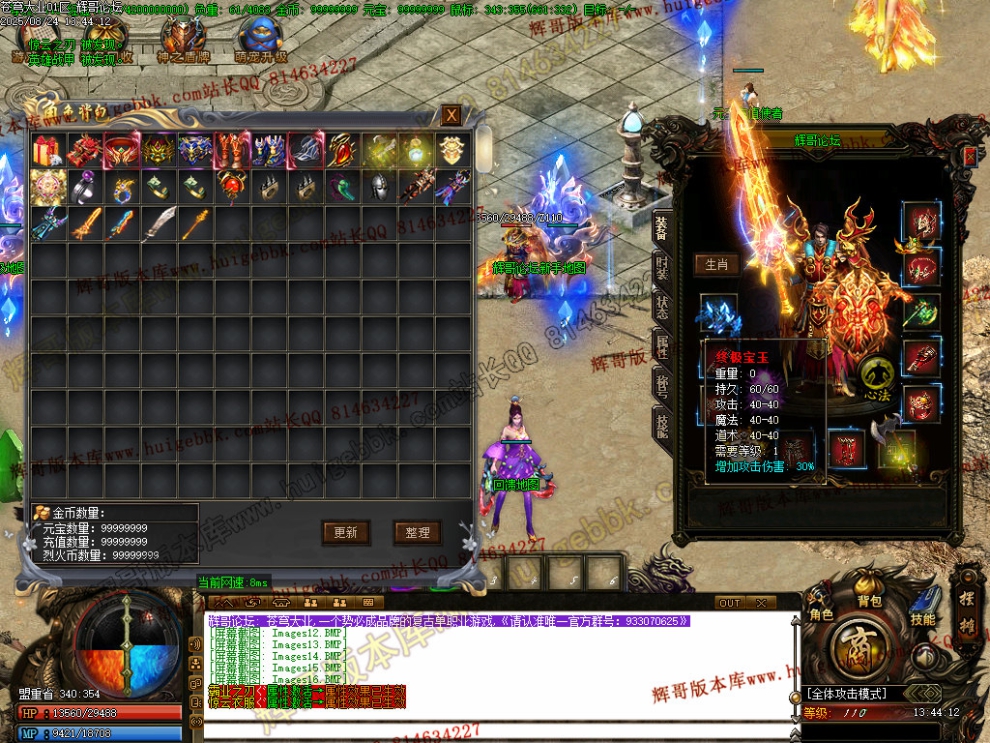Open the 生肖 zodiac button
The height and width of the screenshot is (743, 990).
[716, 265]
